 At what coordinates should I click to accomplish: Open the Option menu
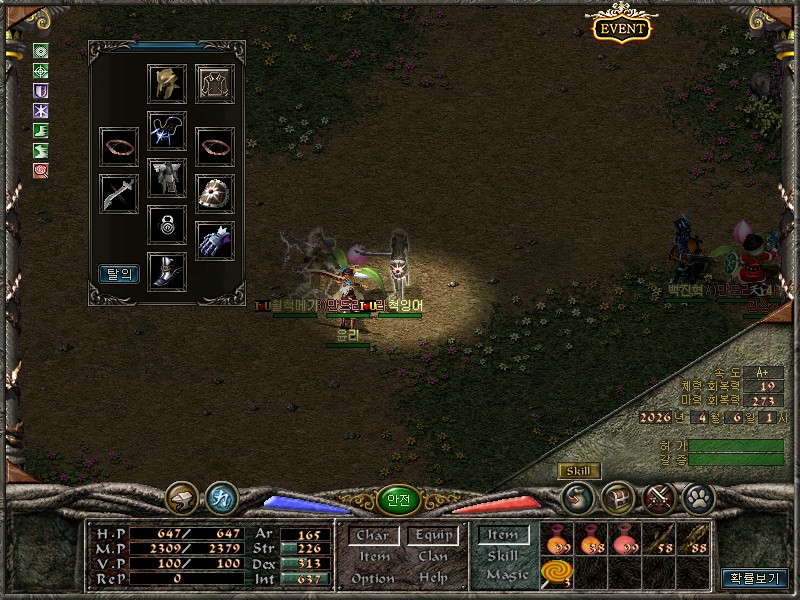[x=372, y=578]
